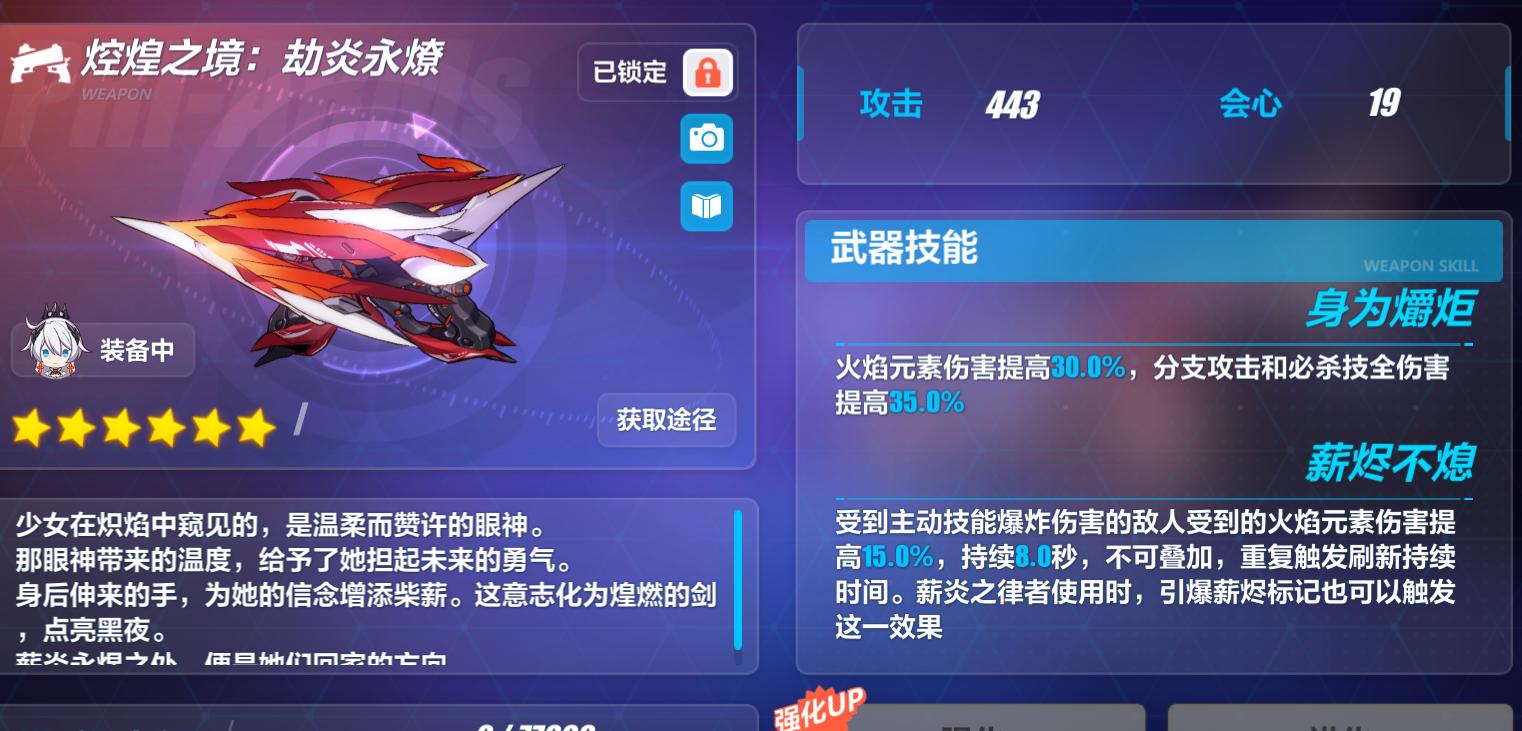
Task: Click the first star of the rating
Action: (x=30, y=427)
